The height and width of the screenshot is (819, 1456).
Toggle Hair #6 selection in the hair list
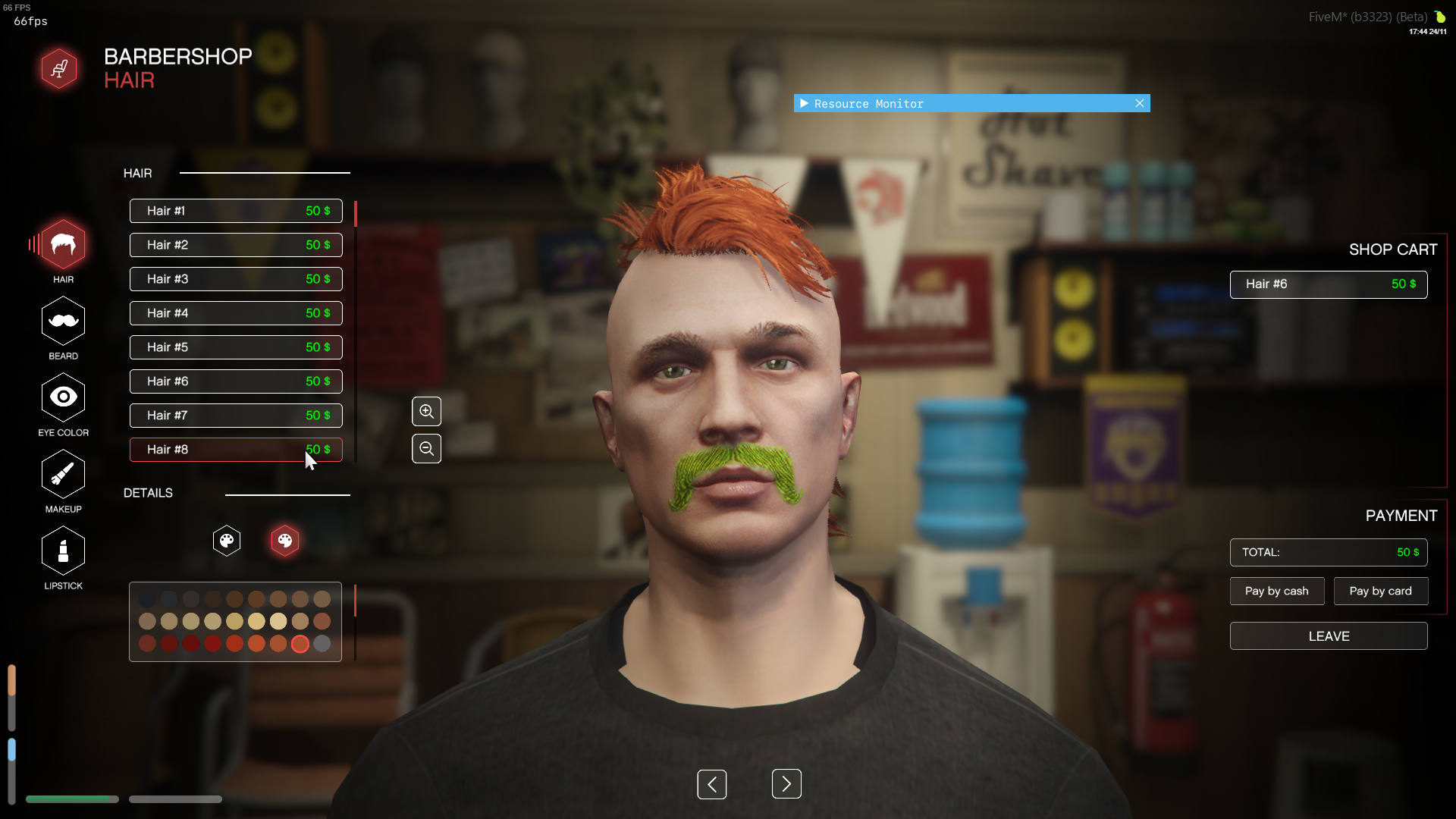pos(235,381)
